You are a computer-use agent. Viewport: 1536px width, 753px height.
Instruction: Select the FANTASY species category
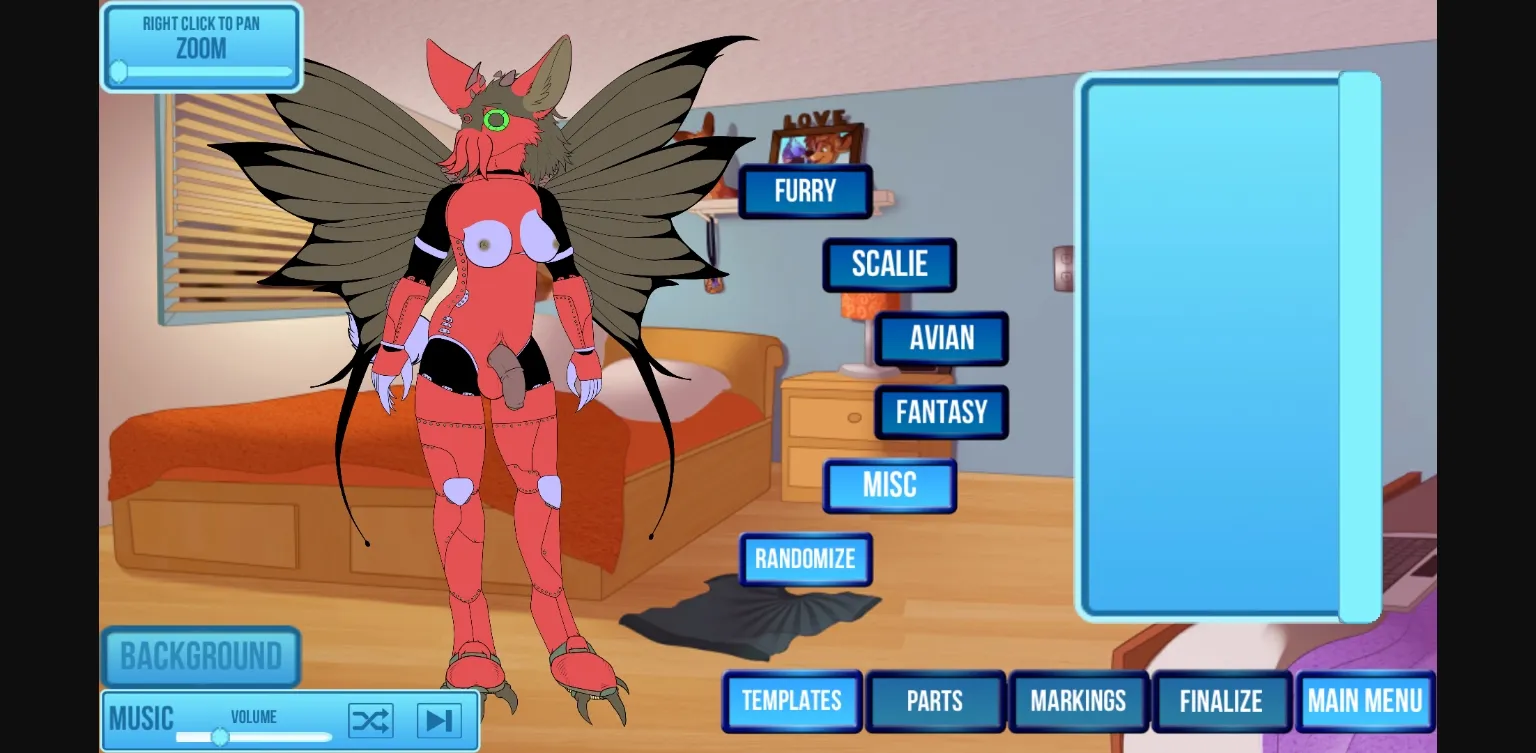(941, 412)
